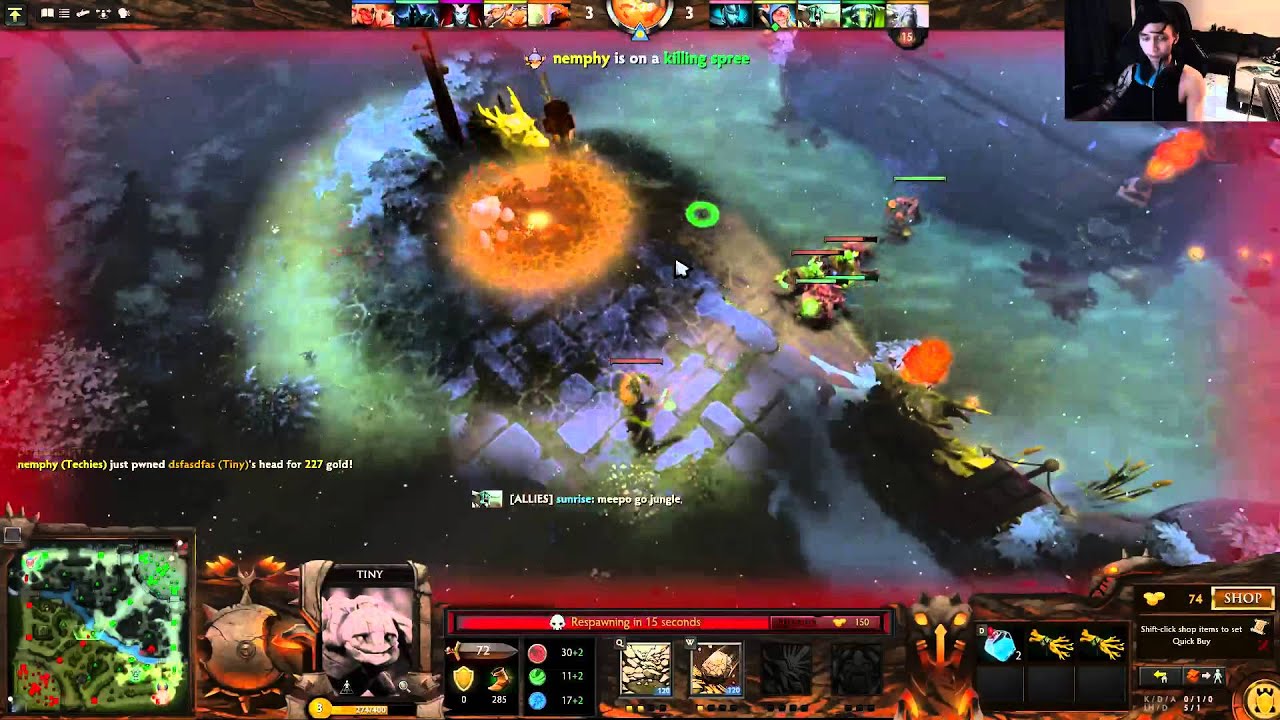
Task: Click the list icon in the top bar
Action: (64, 14)
